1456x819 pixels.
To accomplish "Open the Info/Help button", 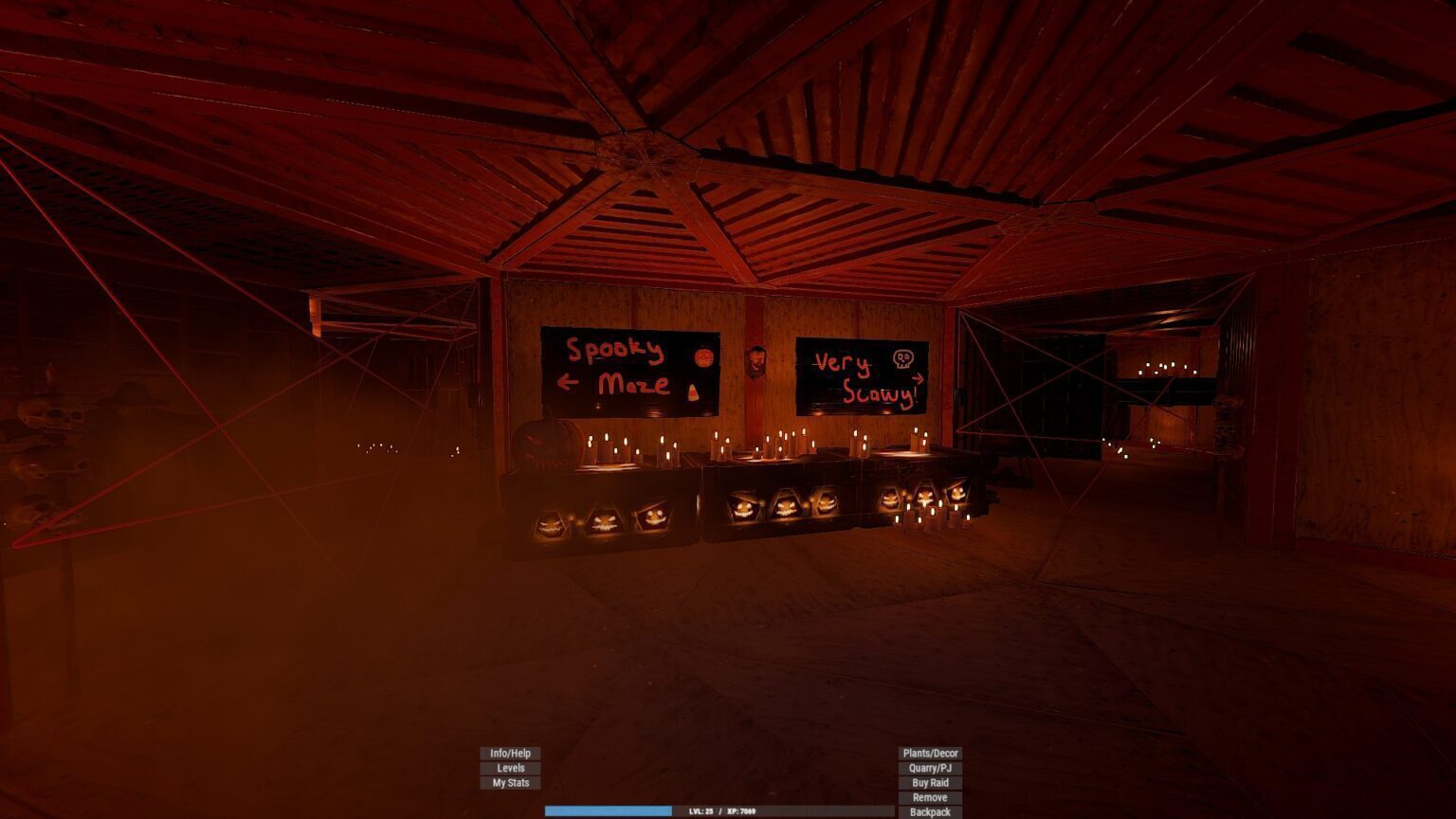I will (510, 754).
